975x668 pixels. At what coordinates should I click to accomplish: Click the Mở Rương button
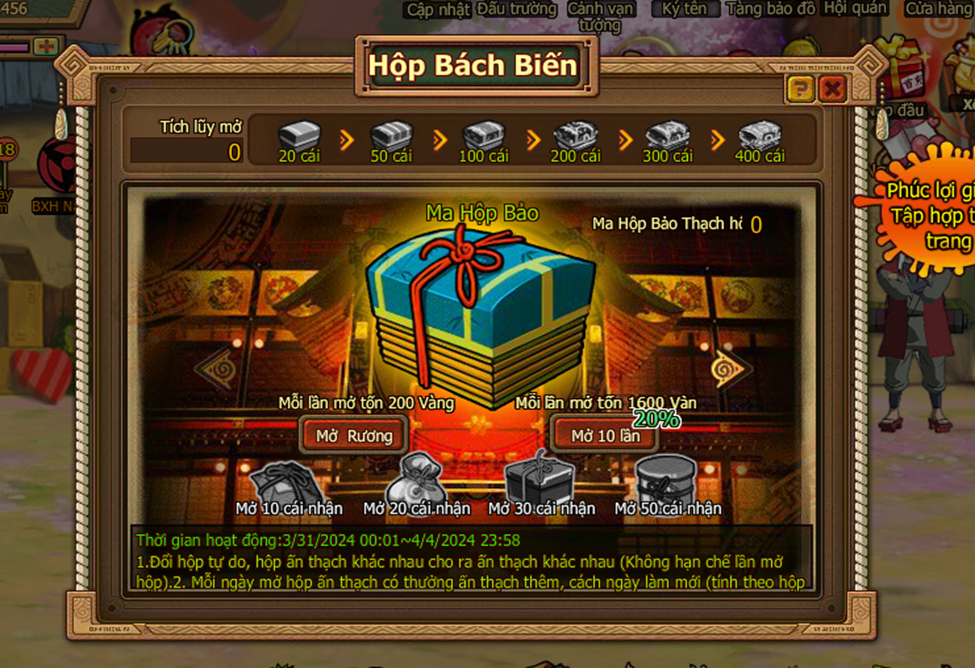(x=354, y=435)
